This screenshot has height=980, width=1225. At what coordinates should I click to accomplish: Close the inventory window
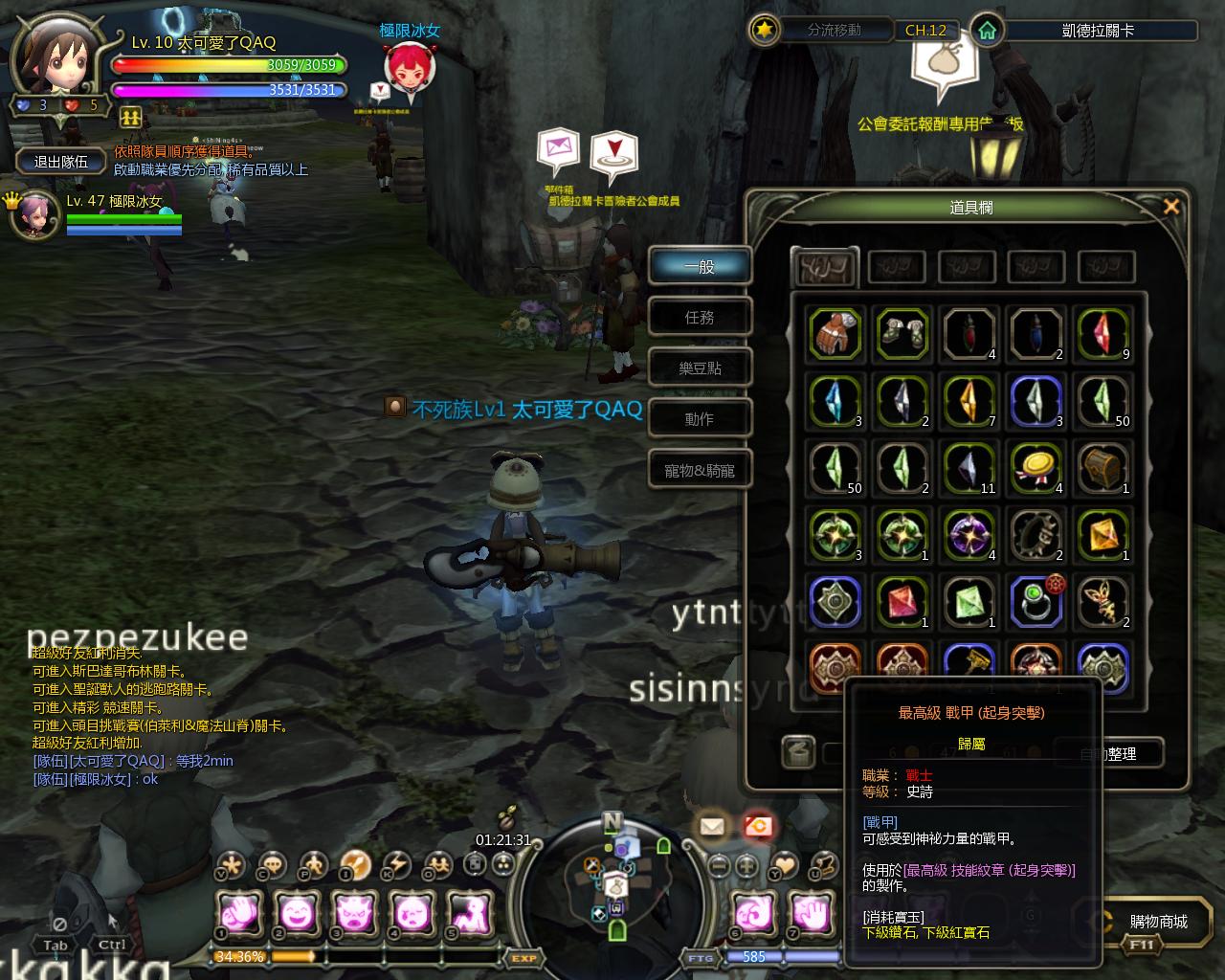[1170, 207]
